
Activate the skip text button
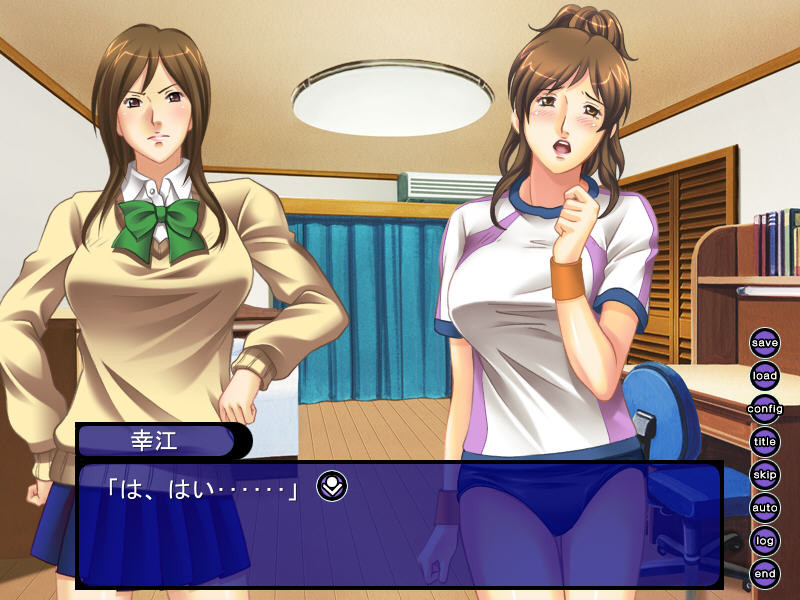tap(765, 474)
